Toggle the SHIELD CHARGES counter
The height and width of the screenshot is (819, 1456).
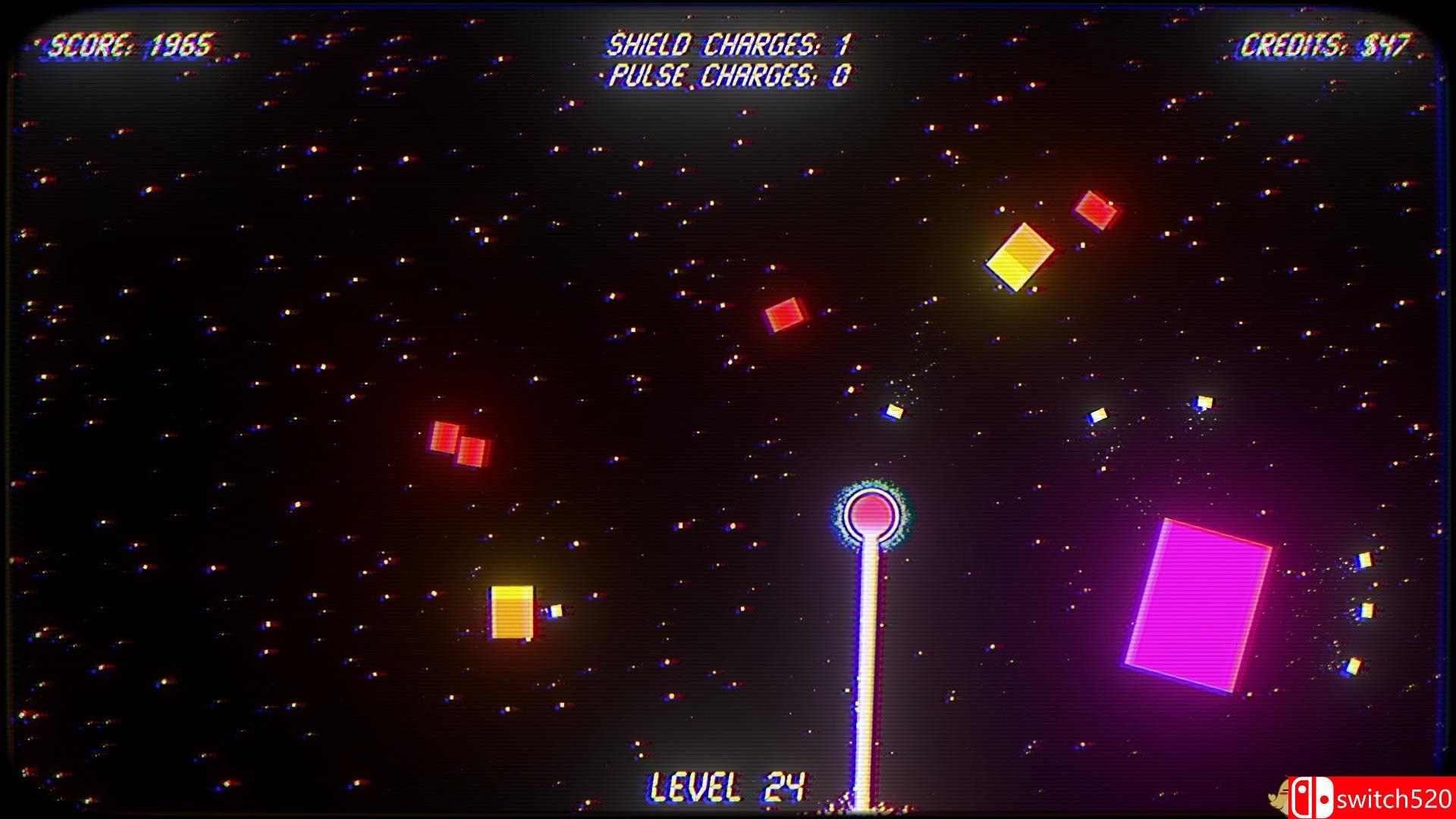[726, 44]
